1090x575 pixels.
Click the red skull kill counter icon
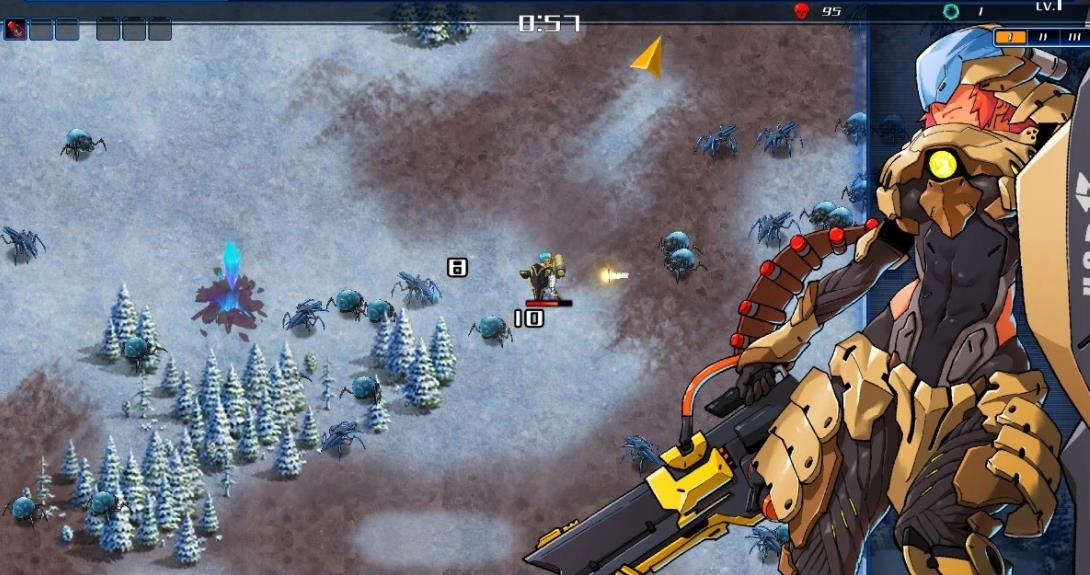pyautogui.click(x=801, y=11)
